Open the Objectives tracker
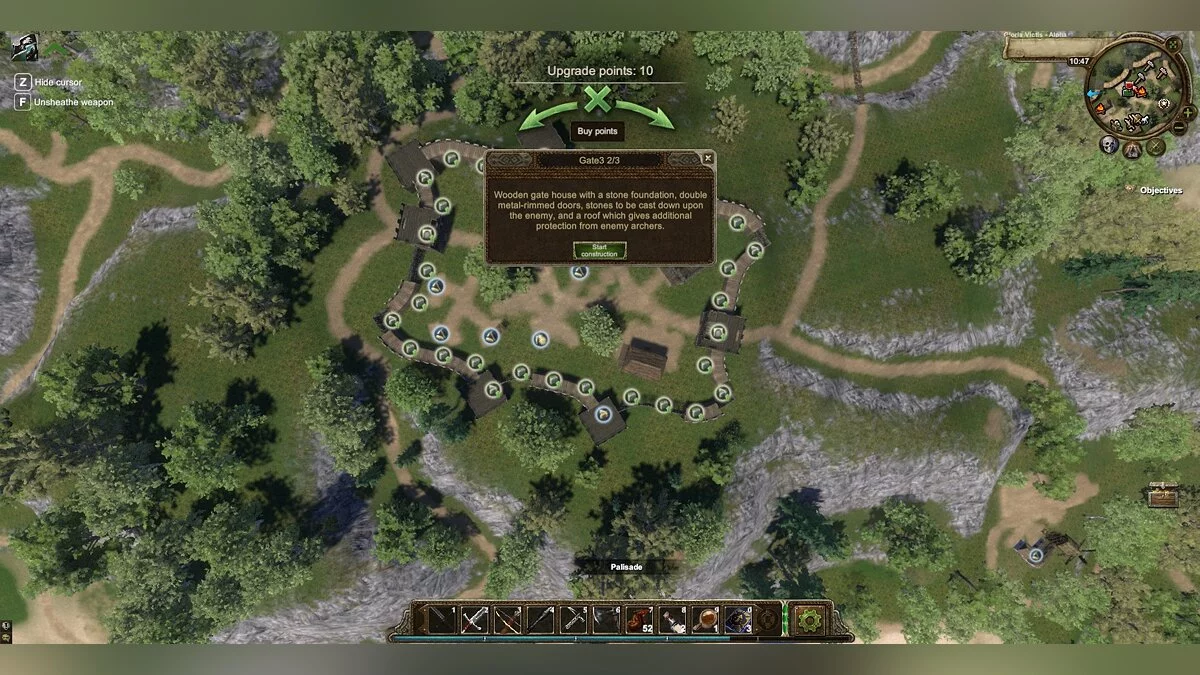Screen dimensions: 1200x675 click(x=1160, y=190)
